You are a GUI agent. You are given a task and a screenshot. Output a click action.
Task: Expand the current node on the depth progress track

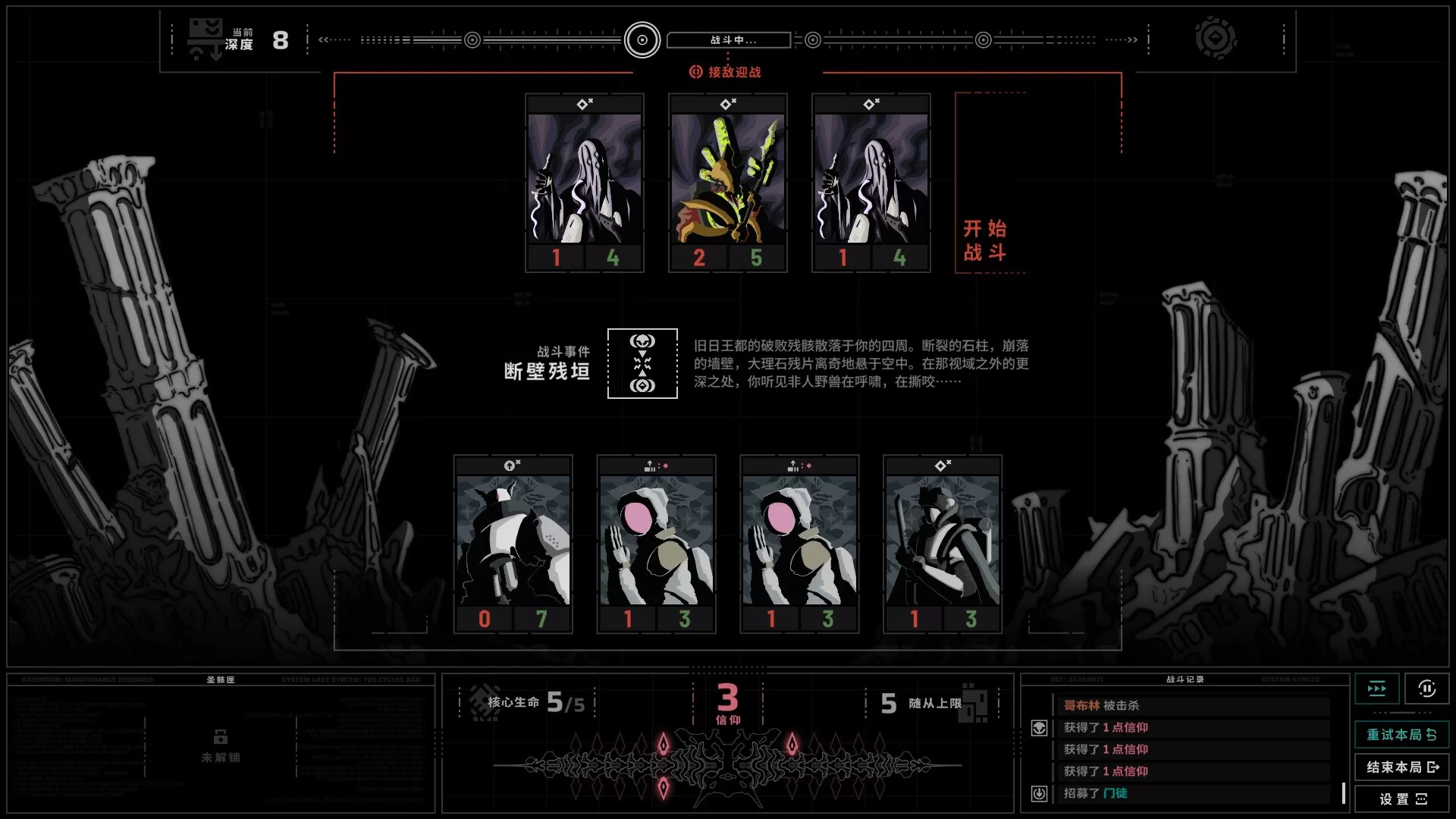pyautogui.click(x=644, y=40)
